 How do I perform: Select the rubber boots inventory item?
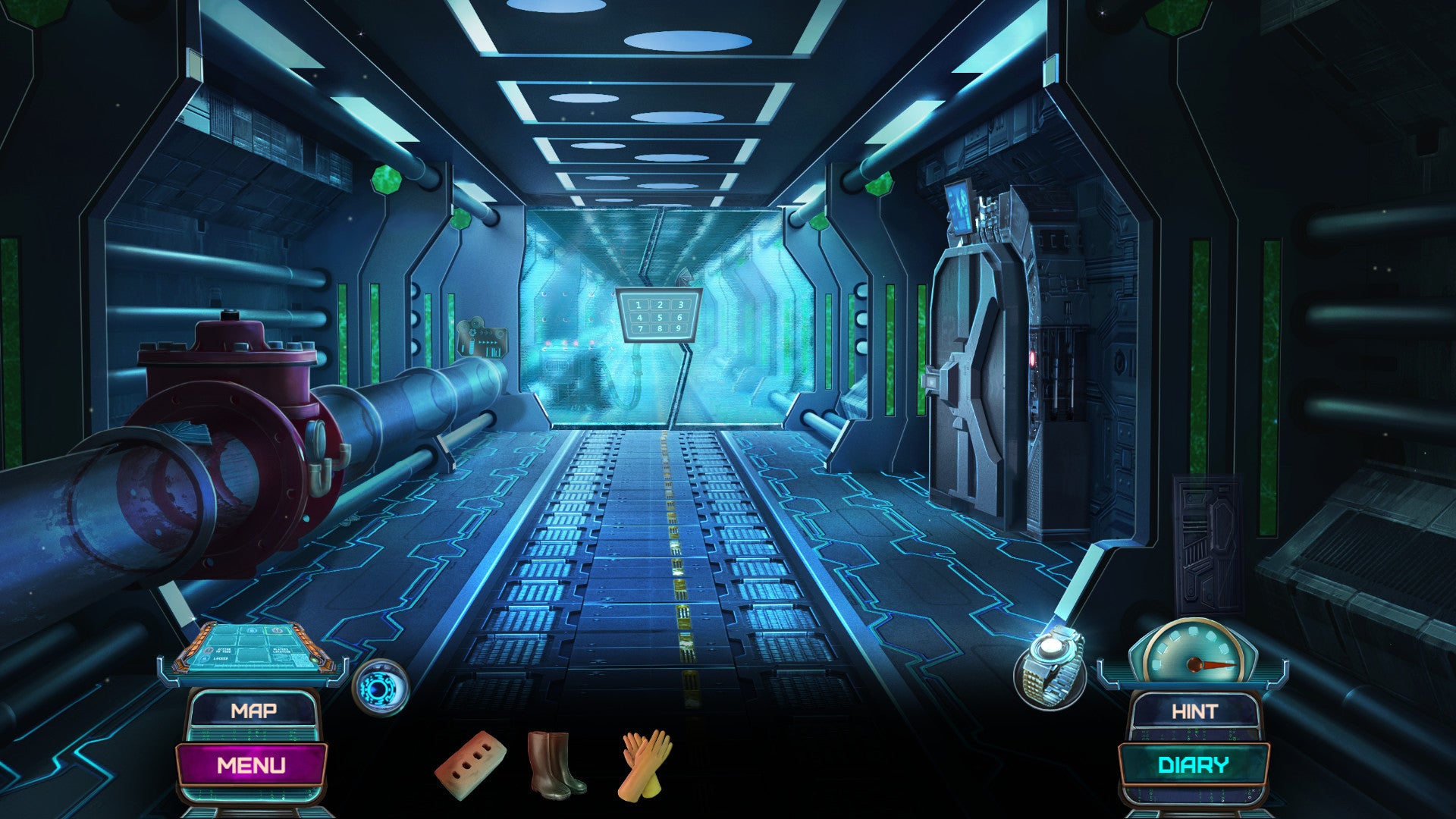coord(556,764)
